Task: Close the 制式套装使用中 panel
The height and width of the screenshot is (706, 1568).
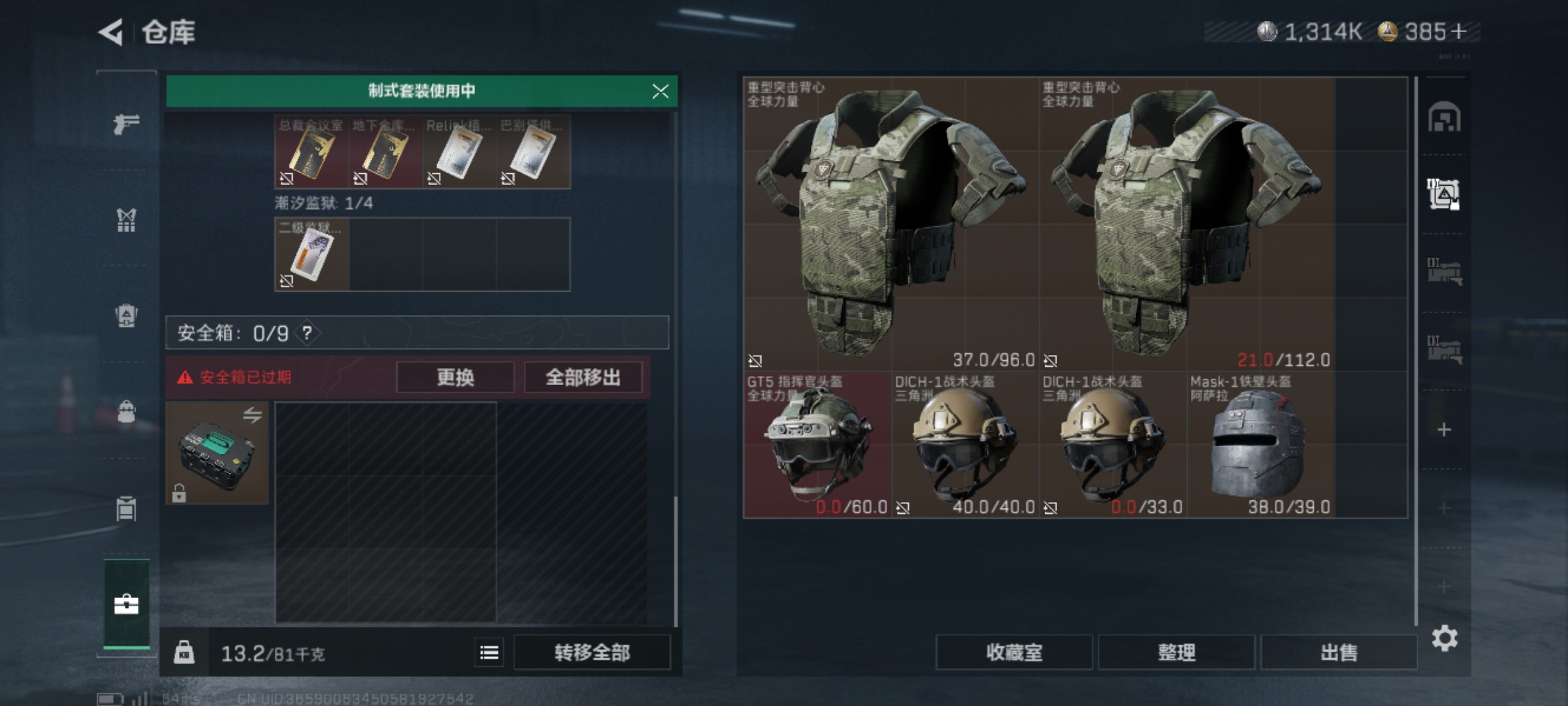Action: pyautogui.click(x=662, y=92)
